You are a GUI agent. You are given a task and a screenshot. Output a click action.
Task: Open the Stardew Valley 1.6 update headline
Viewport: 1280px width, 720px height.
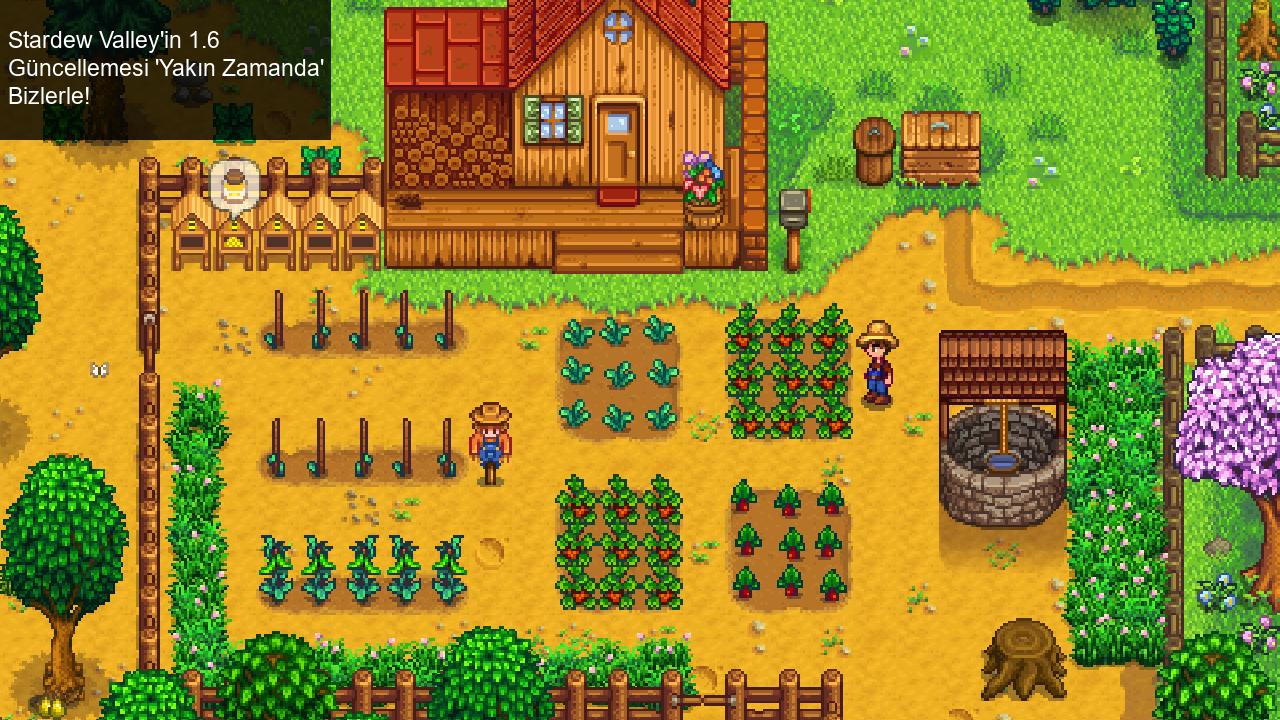[x=166, y=68]
